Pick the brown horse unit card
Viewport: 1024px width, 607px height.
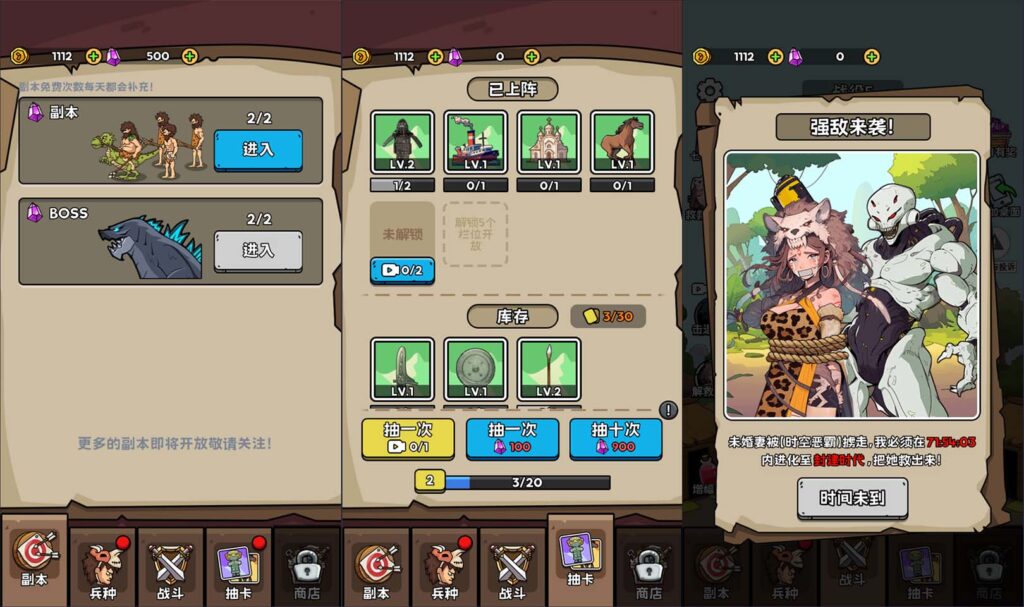[x=622, y=142]
